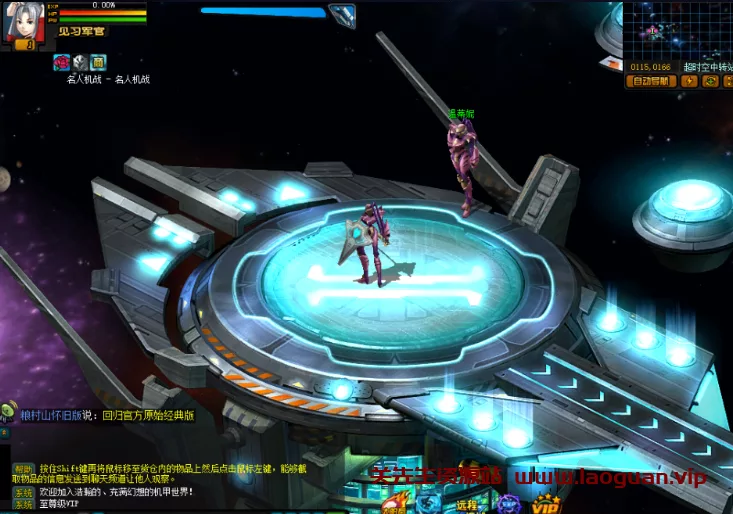Select the red rose buff icon

[x=62, y=62]
